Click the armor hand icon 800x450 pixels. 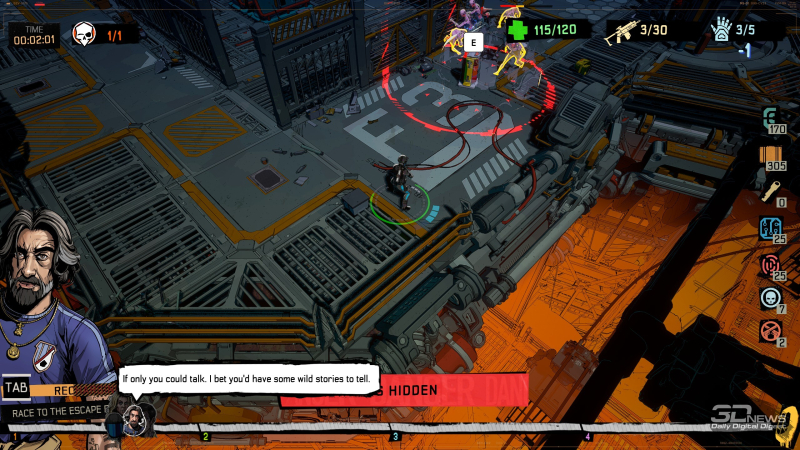click(721, 30)
